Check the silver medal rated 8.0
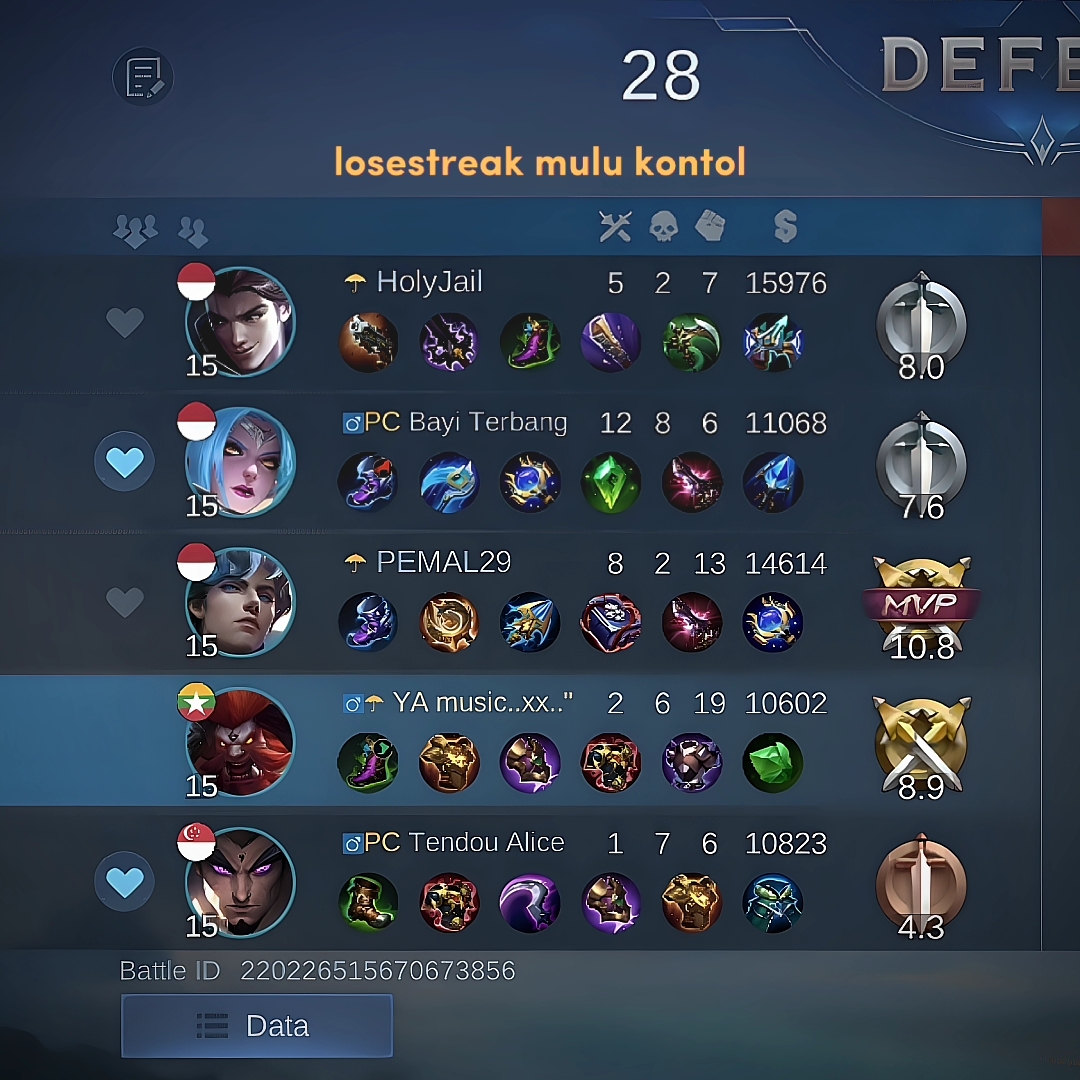Image resolution: width=1080 pixels, height=1080 pixels. pyautogui.click(x=921, y=323)
